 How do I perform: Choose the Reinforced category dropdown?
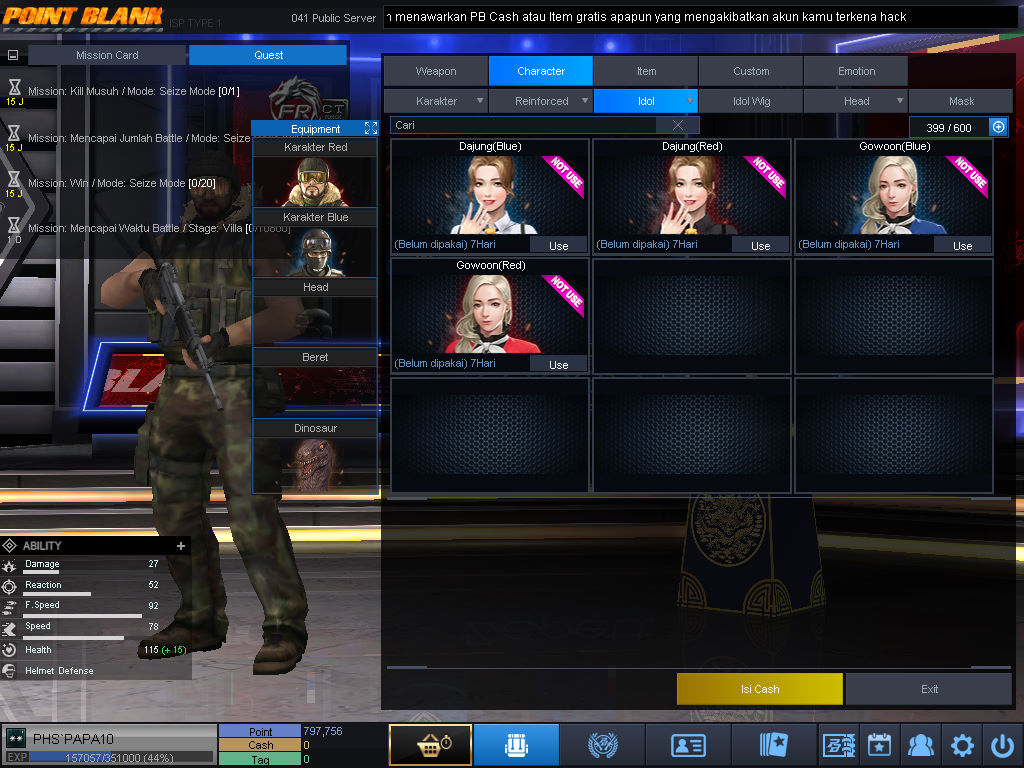click(542, 101)
